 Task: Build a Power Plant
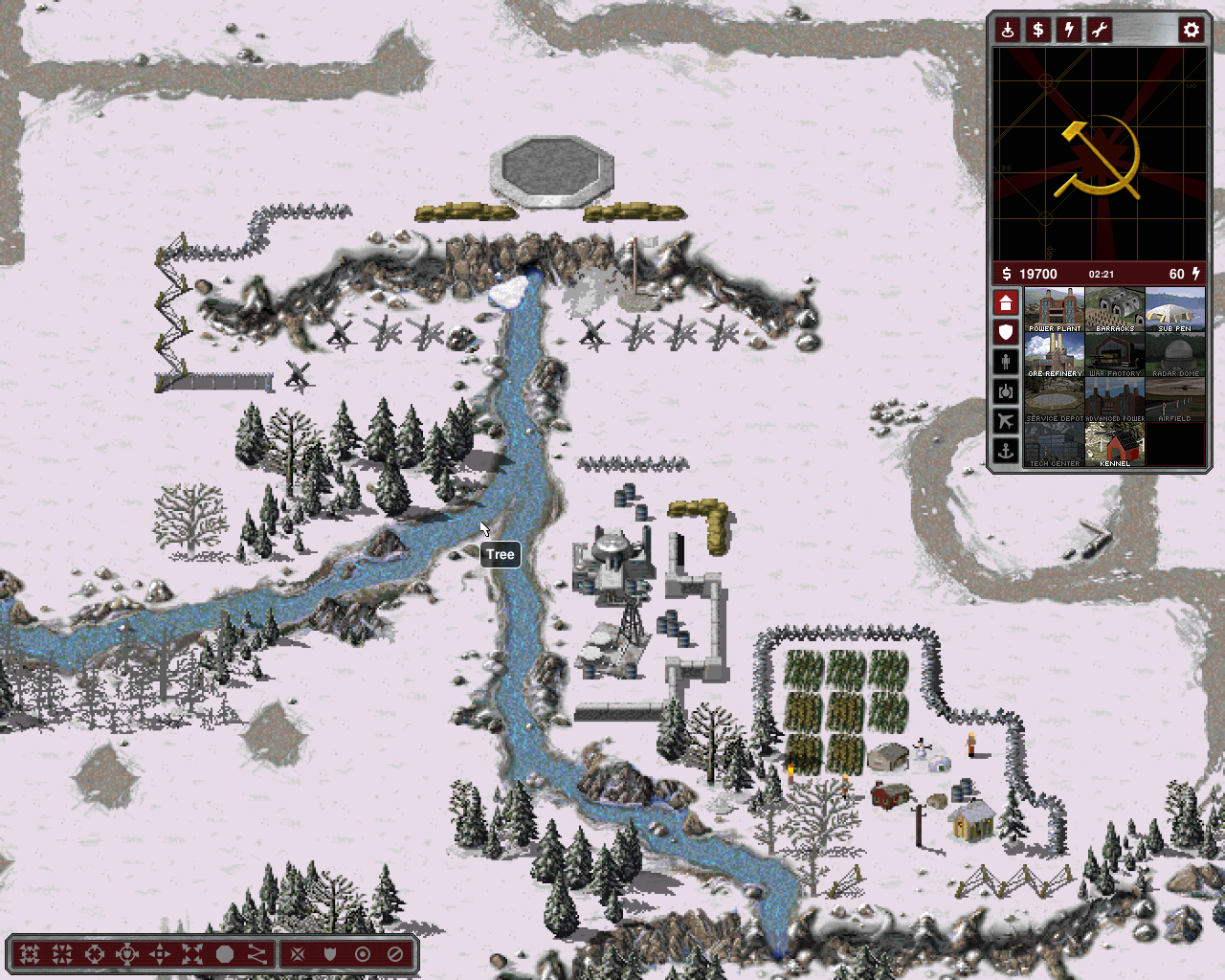pos(1055,310)
